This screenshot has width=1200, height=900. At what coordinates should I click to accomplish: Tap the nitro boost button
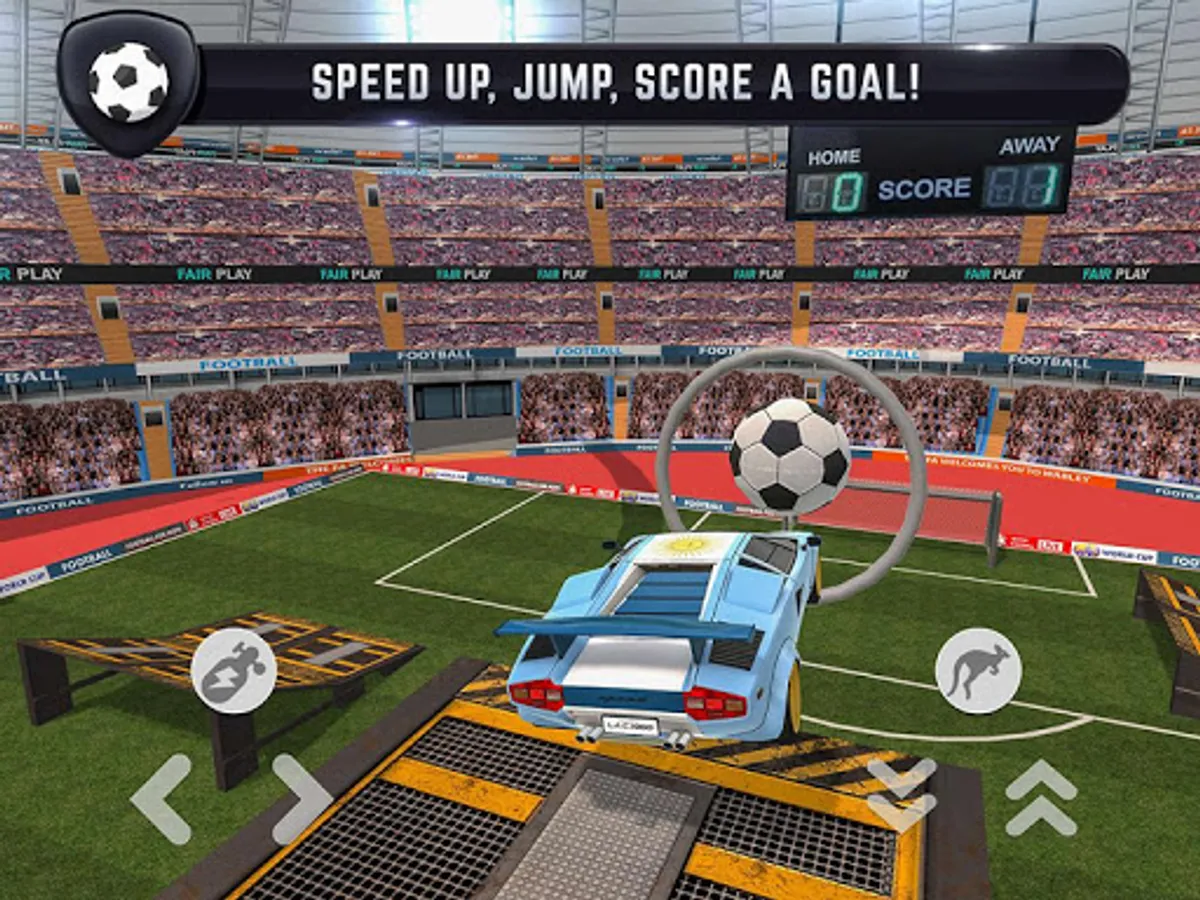[234, 671]
